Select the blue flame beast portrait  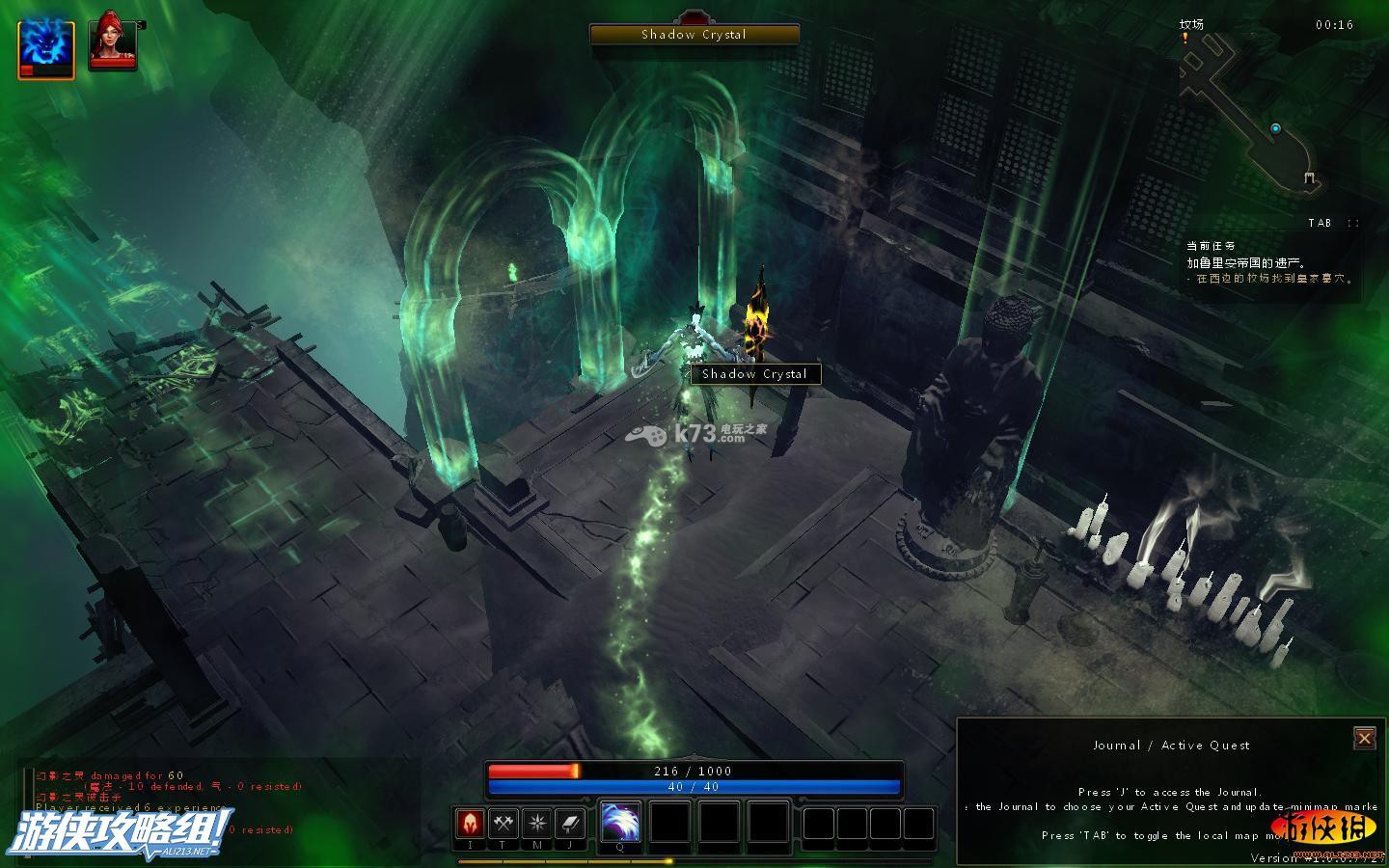point(46,48)
